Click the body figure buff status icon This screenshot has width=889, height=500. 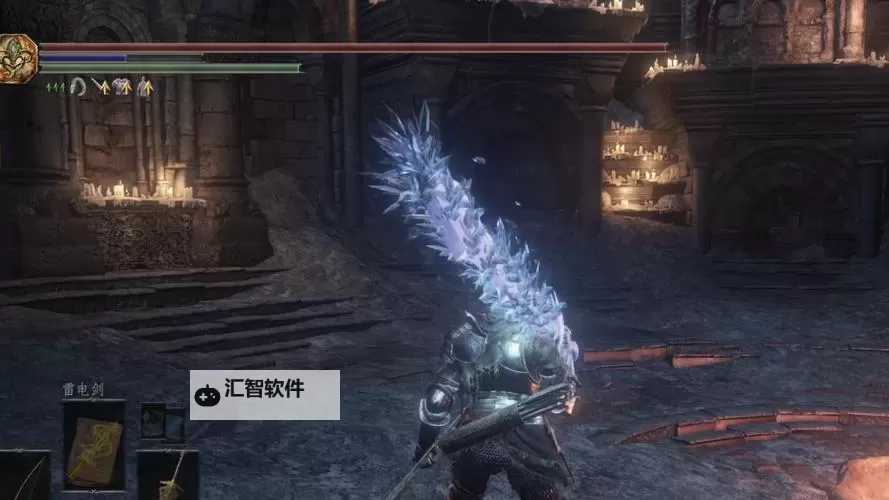click(x=145, y=87)
